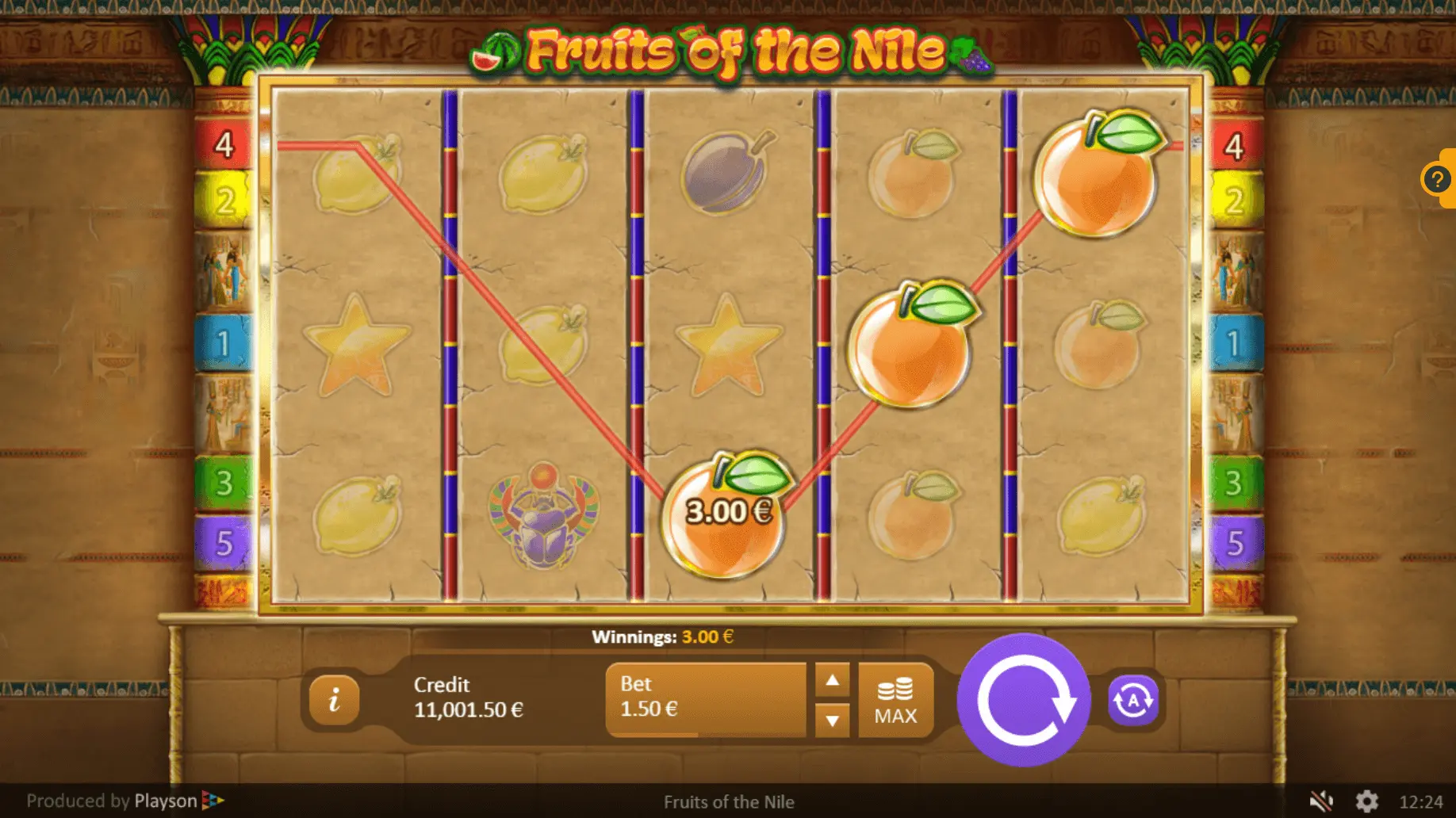Viewport: 1456px width, 818px height.
Task: Open the info paytable button
Action: click(334, 700)
